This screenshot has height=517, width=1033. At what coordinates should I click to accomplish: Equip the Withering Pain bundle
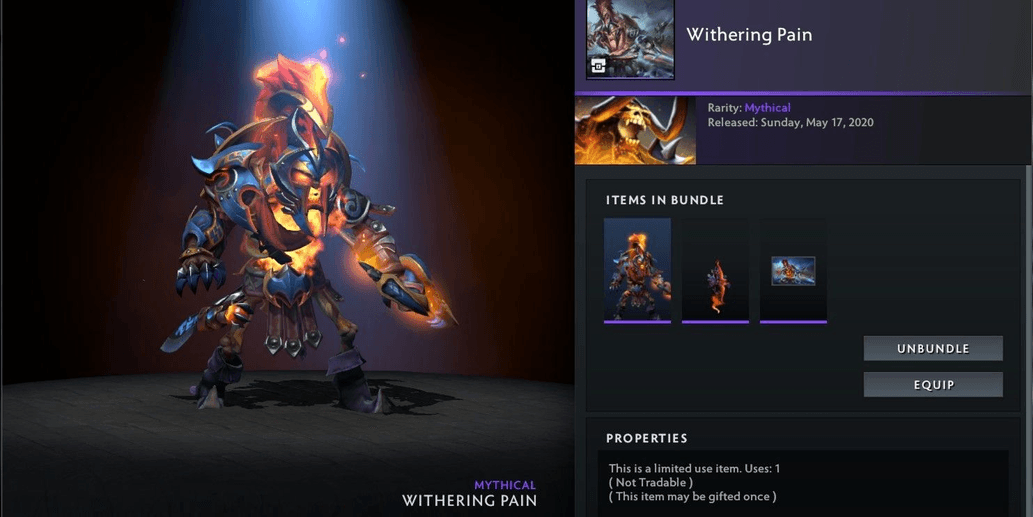[x=933, y=385]
